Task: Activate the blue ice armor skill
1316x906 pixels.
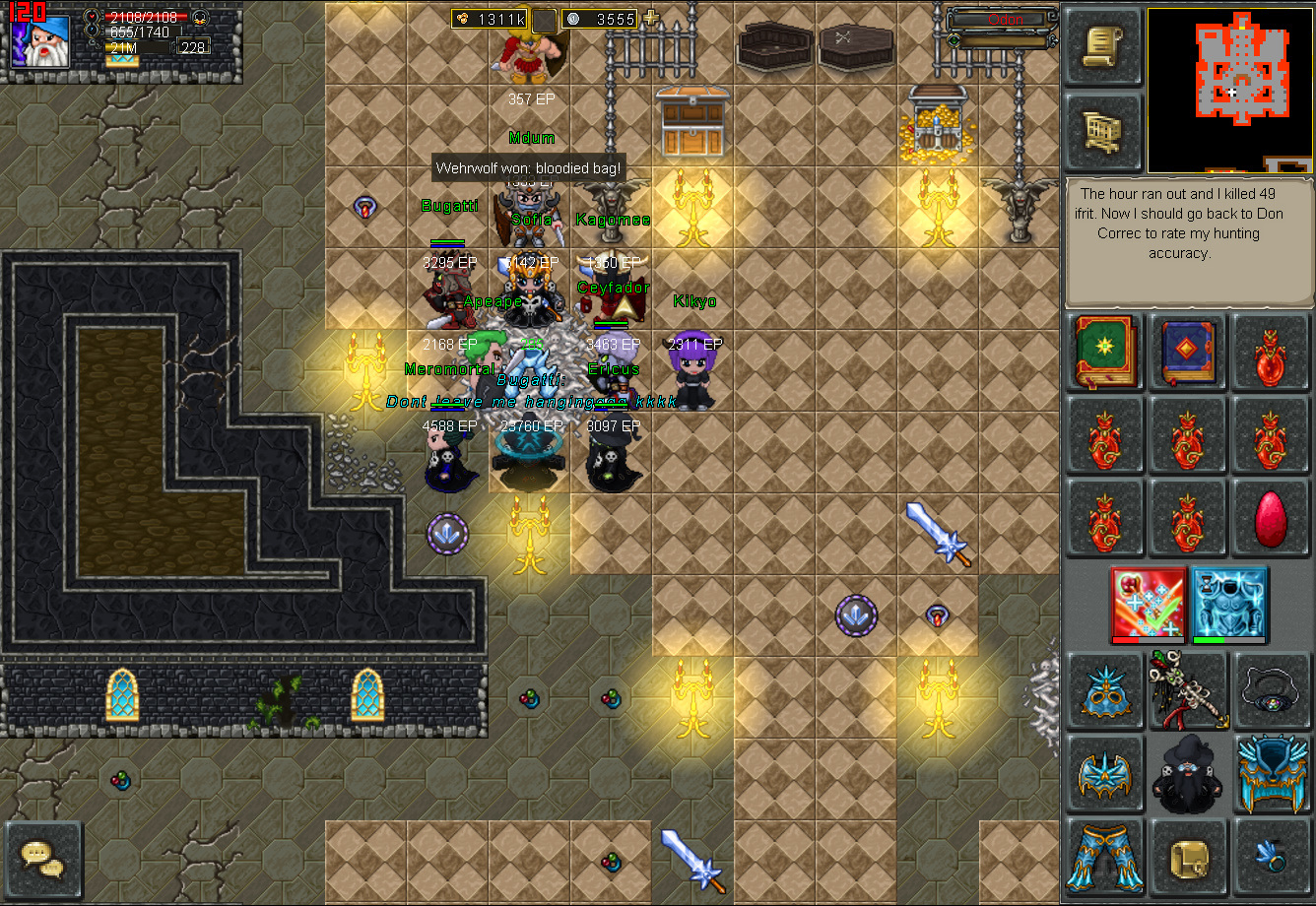Action: (1228, 604)
